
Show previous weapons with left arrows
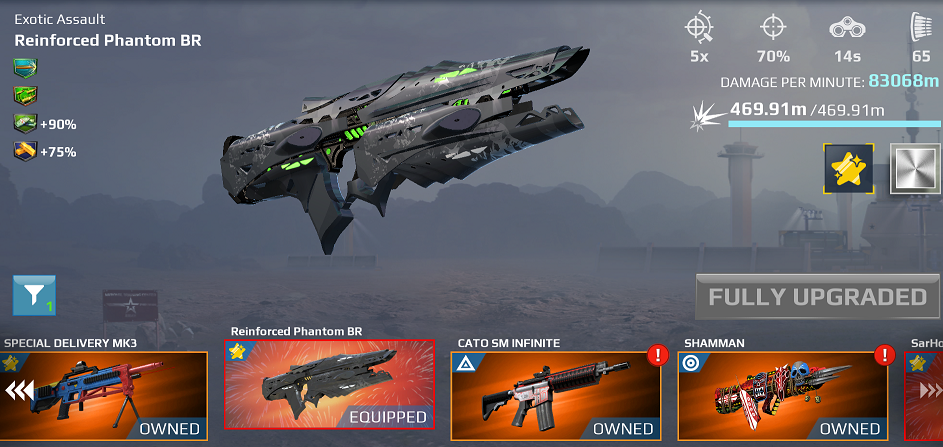(19, 390)
